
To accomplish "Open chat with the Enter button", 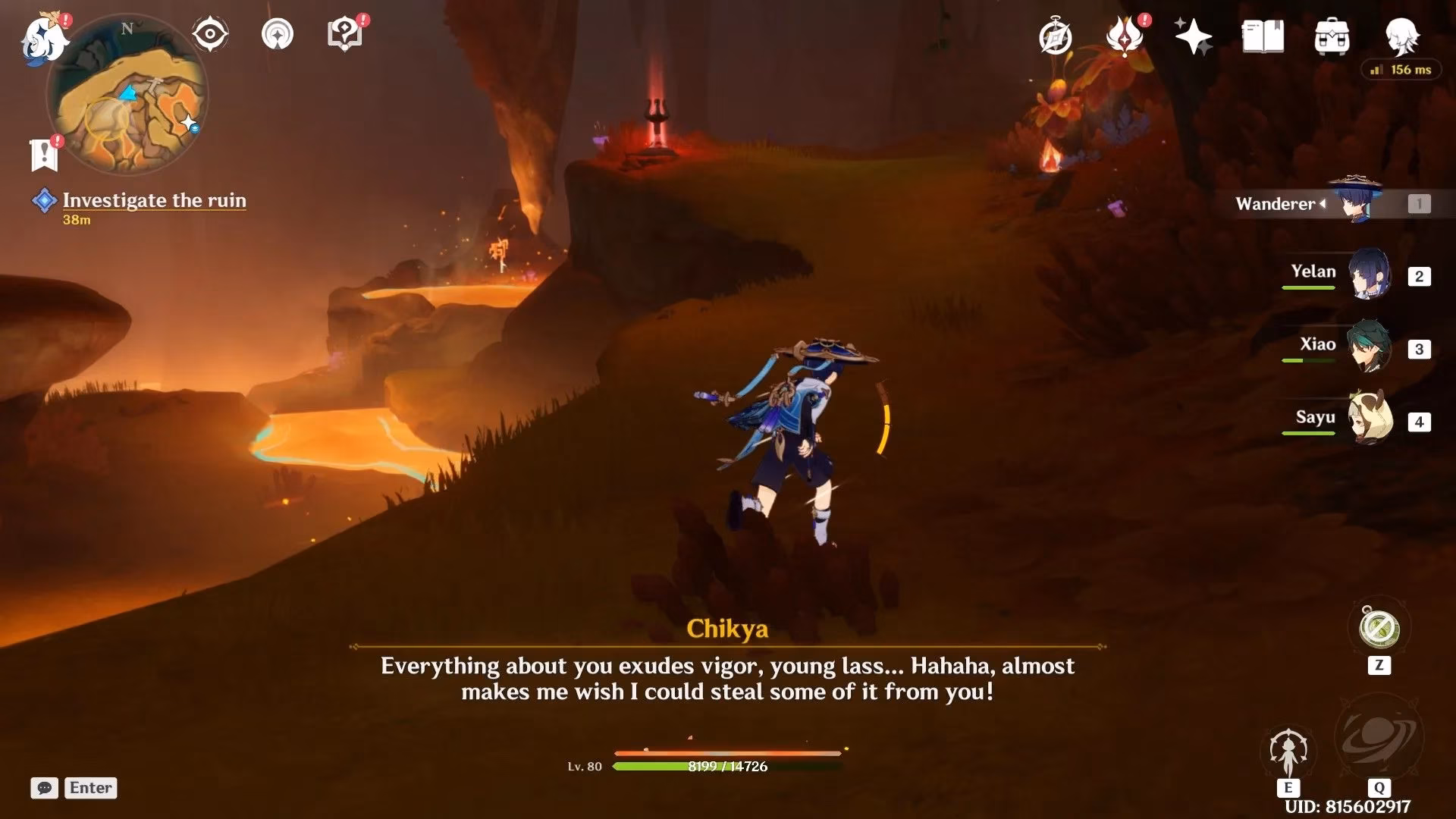I will tap(89, 788).
